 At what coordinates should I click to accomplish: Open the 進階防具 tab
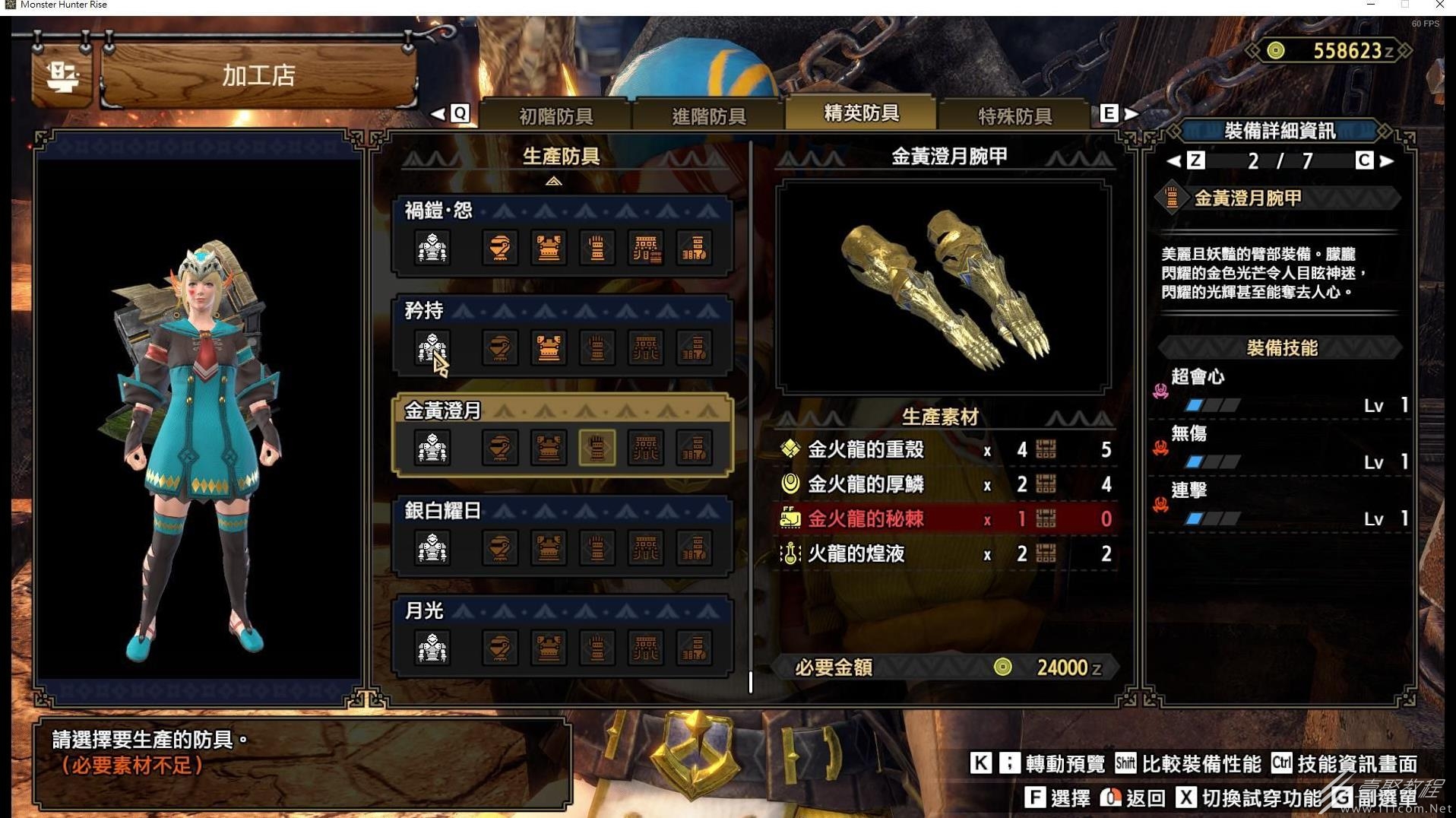click(708, 116)
